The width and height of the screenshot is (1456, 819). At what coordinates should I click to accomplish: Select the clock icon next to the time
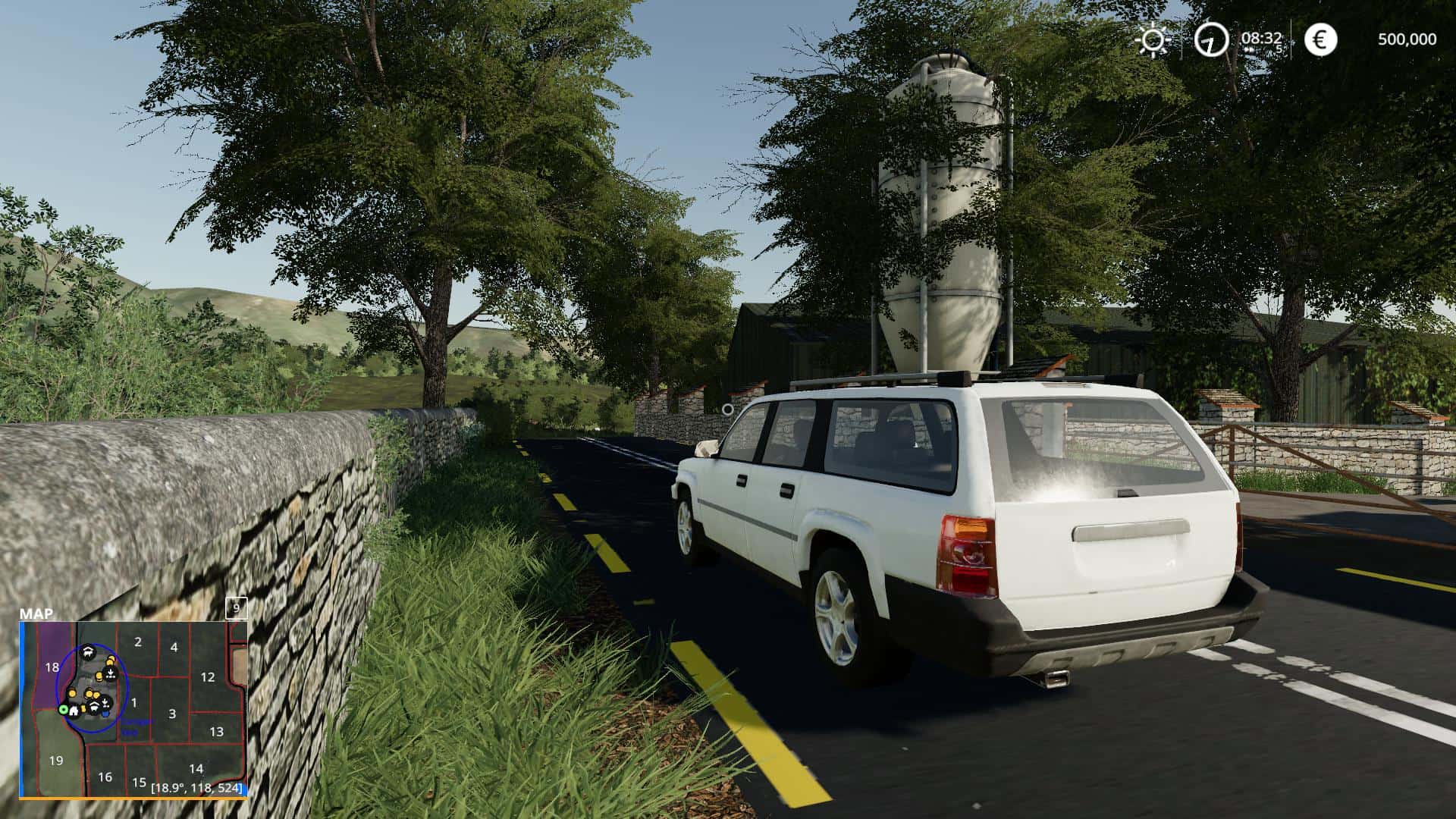tap(1211, 39)
